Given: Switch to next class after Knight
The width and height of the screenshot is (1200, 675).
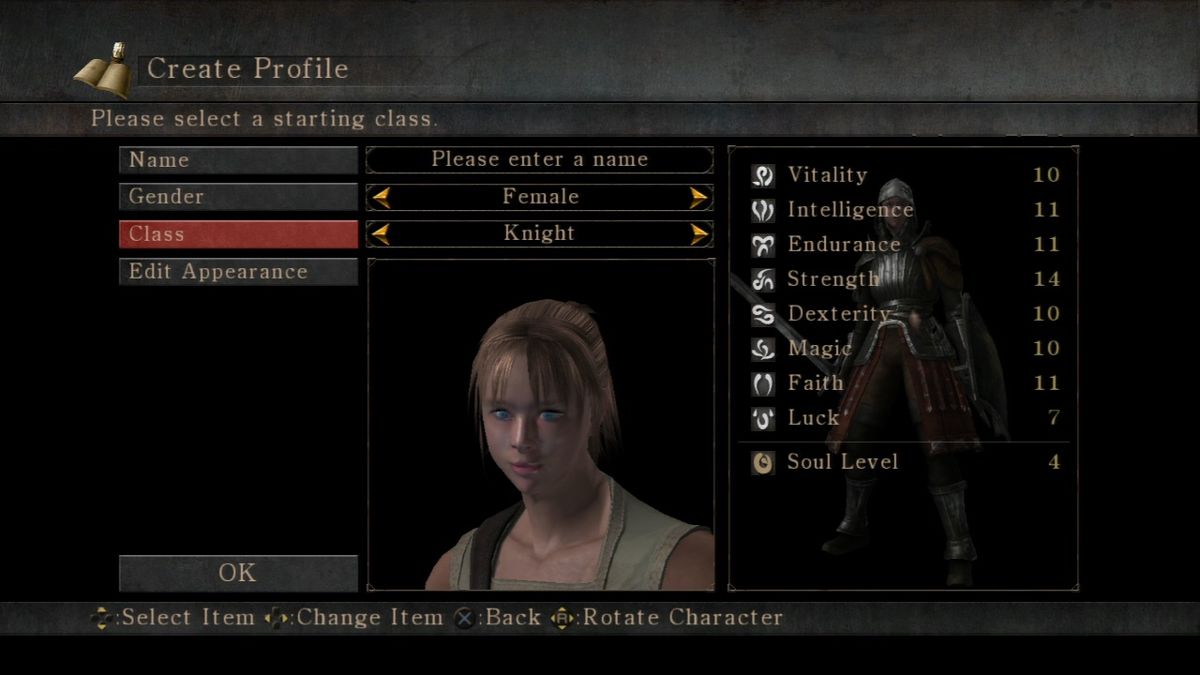Looking at the screenshot, I should (699, 234).
